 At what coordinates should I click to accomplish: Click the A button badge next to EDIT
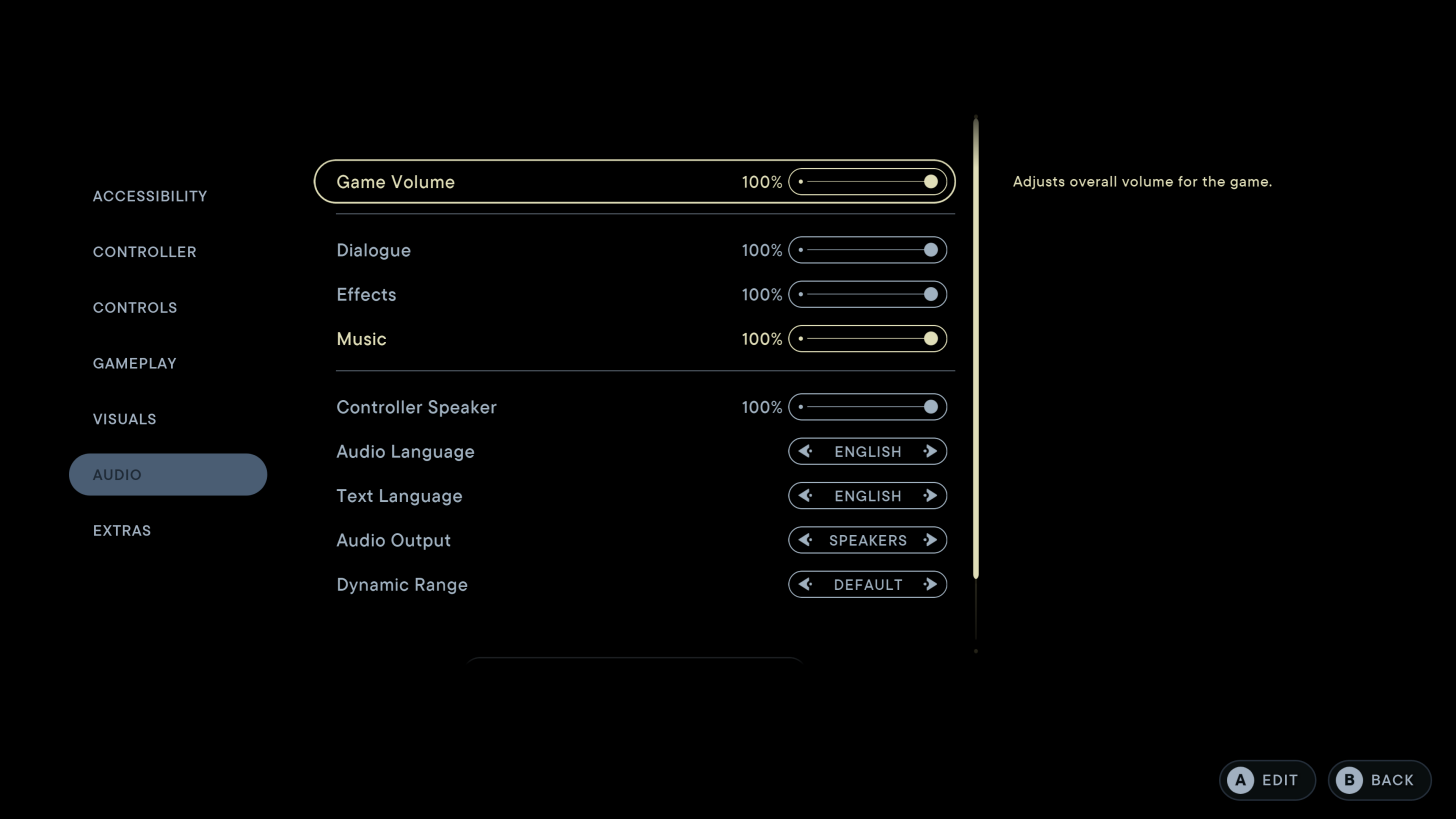pyautogui.click(x=1240, y=780)
